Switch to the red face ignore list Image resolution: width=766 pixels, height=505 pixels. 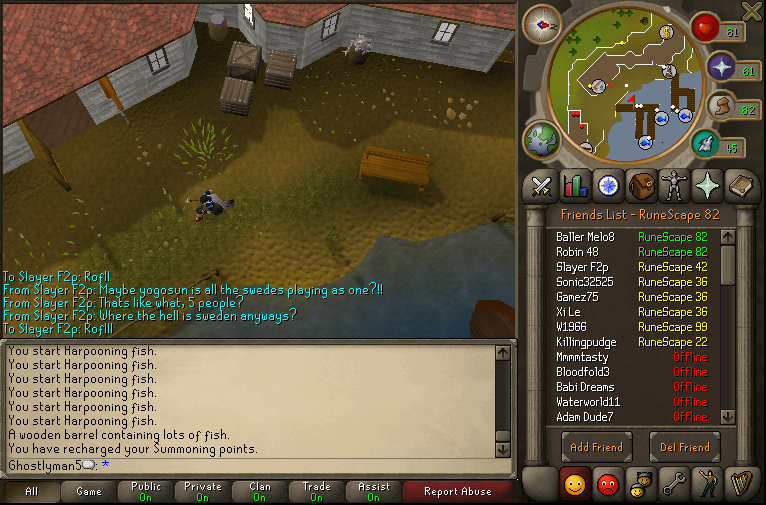[x=607, y=485]
